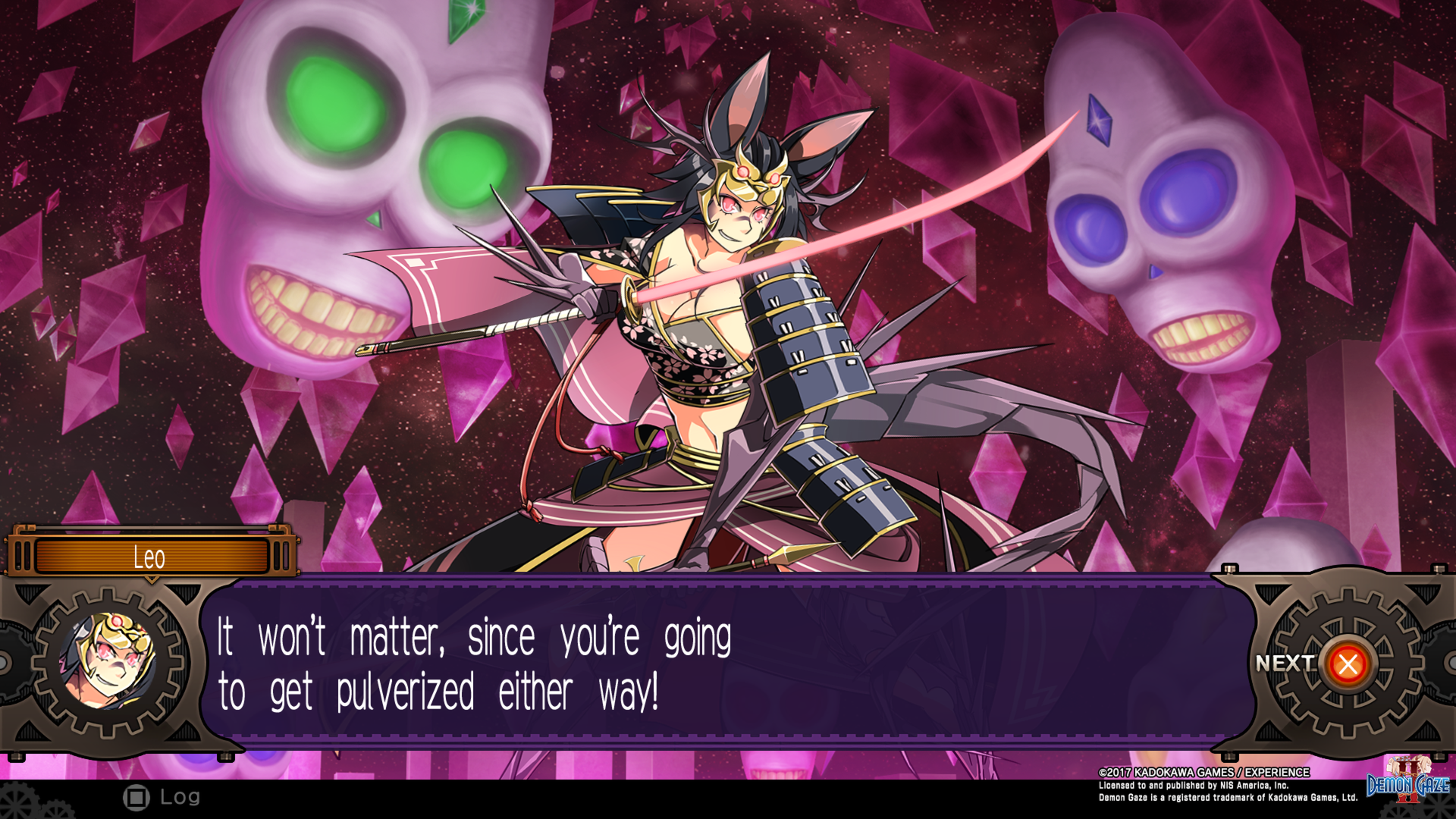Screen dimensions: 1456x819
Task: Click the gear cluster below the Demon Gaze logo
Action: [1403, 813]
